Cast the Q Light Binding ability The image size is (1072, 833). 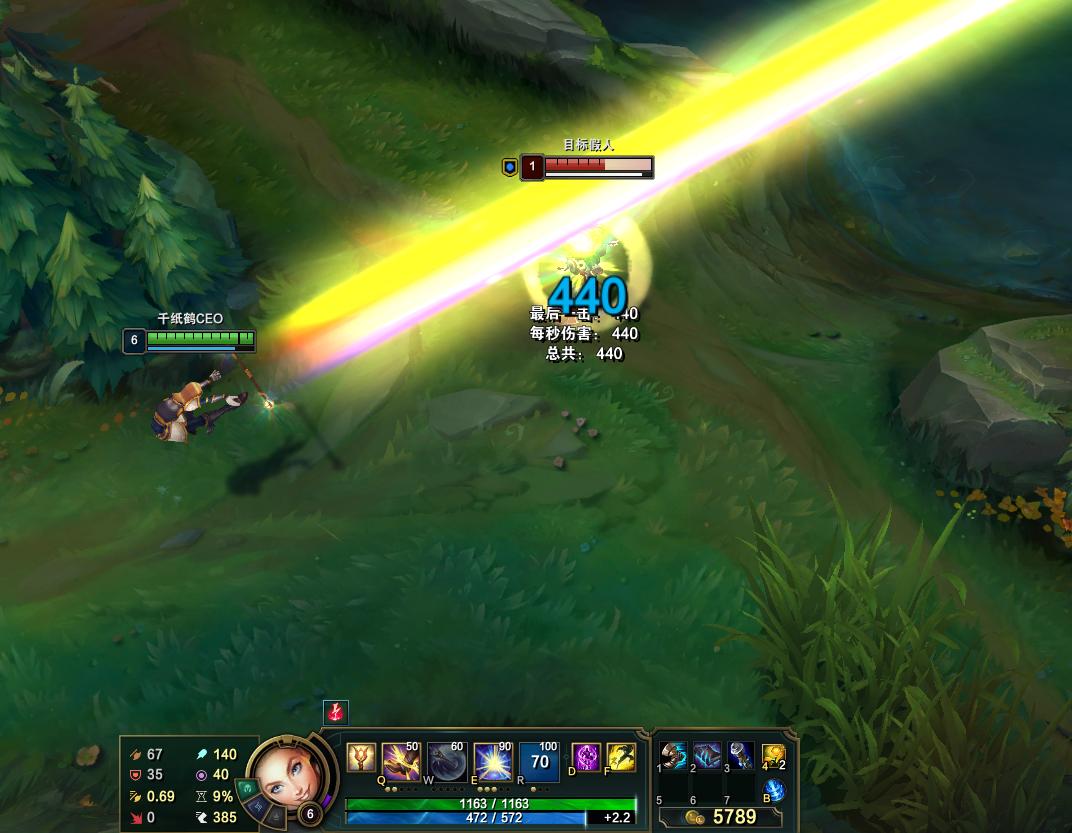point(401,761)
